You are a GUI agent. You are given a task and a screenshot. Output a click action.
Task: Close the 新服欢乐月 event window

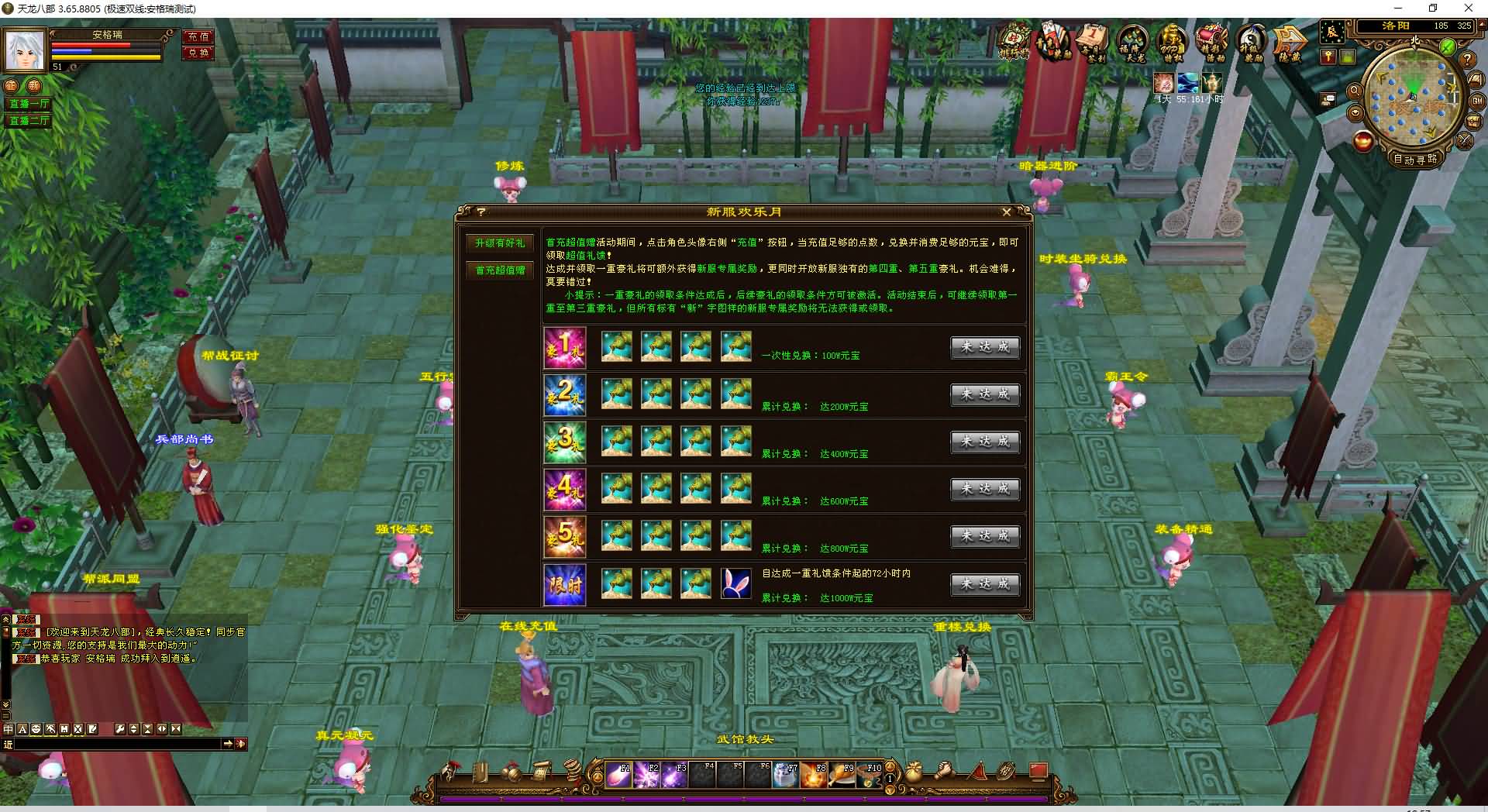point(1006,212)
